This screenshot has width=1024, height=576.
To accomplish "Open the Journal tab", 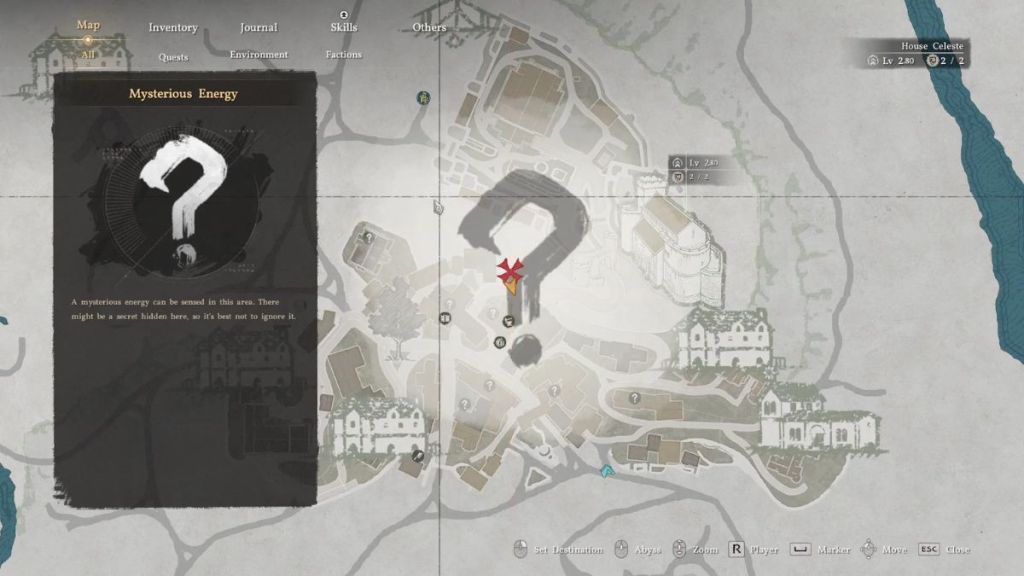I will click(x=258, y=28).
